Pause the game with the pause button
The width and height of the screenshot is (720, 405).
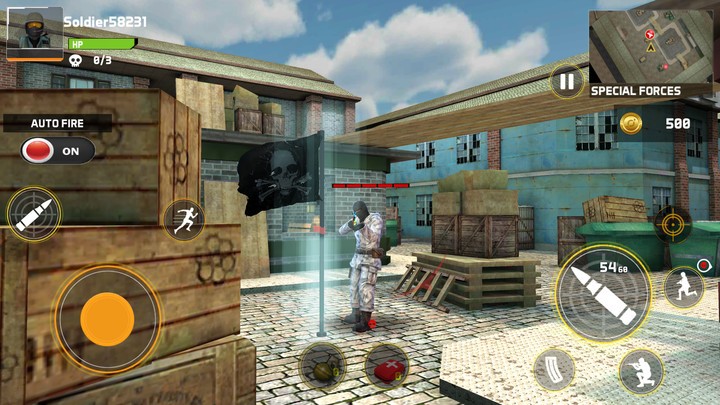(x=567, y=81)
